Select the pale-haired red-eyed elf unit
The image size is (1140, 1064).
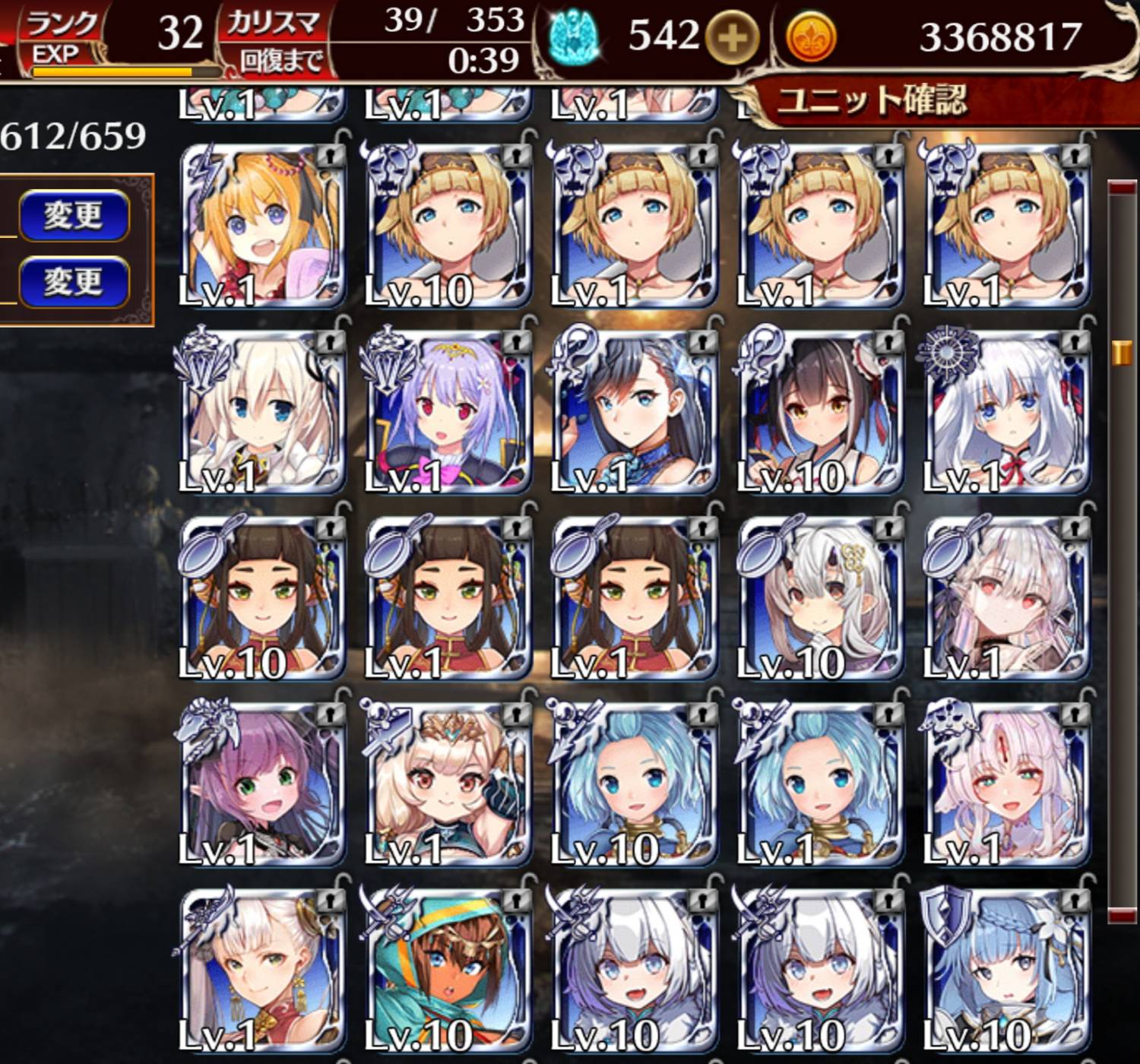point(1007,598)
